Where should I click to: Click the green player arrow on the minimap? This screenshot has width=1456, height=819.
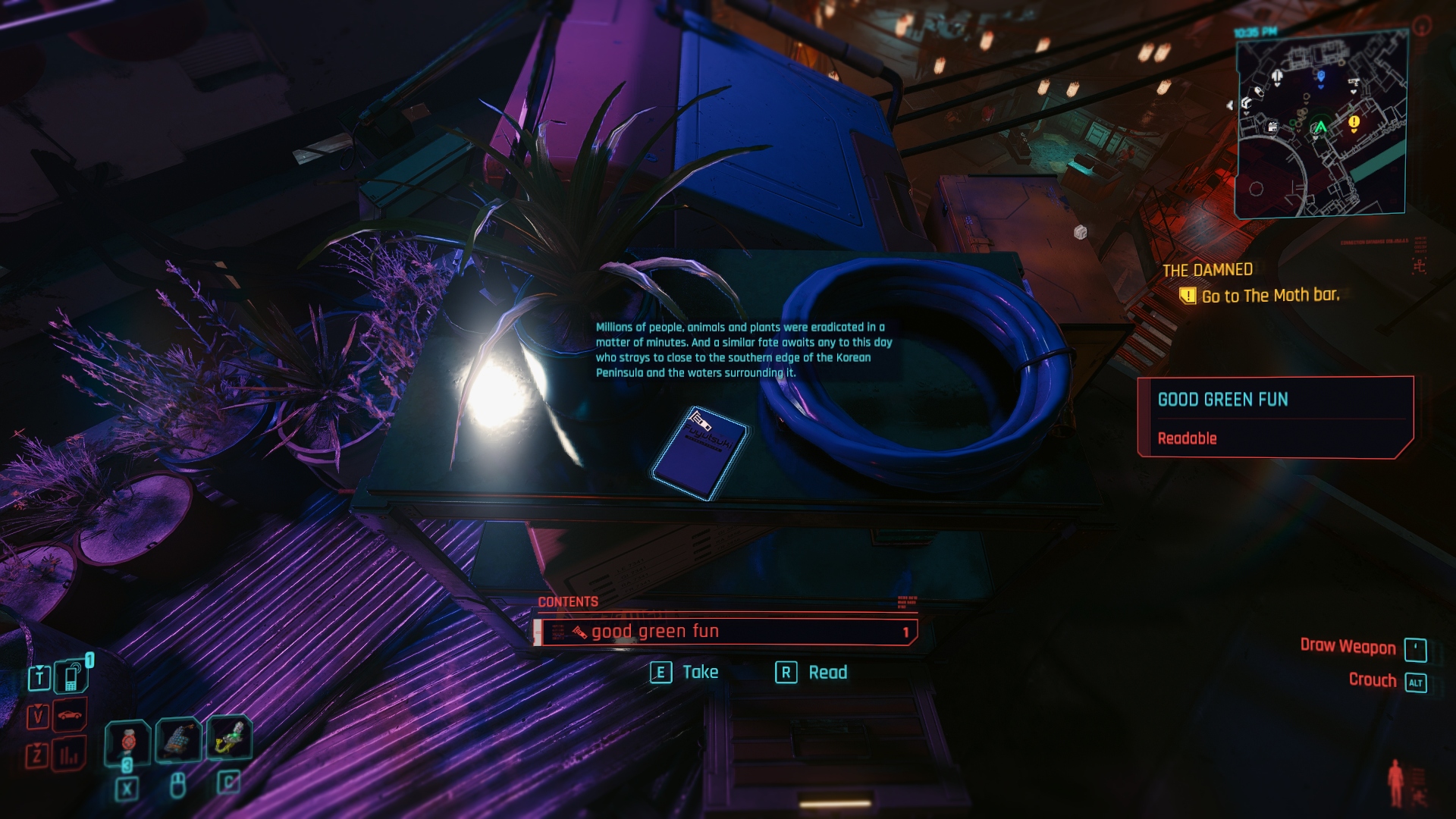coord(1320,127)
